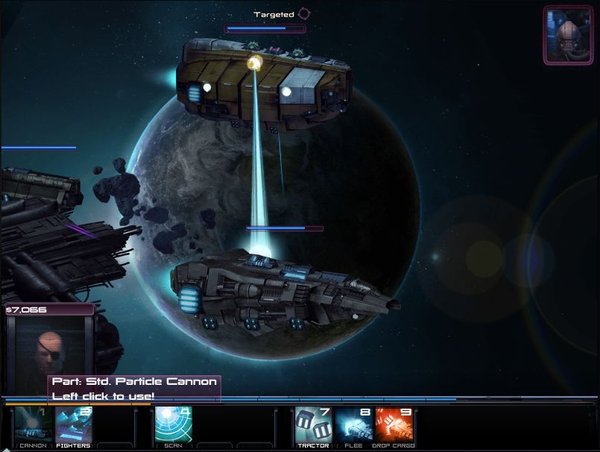Screen dimensions: 600x452
Task: Click the enemy target portrait
Action: 568,34
